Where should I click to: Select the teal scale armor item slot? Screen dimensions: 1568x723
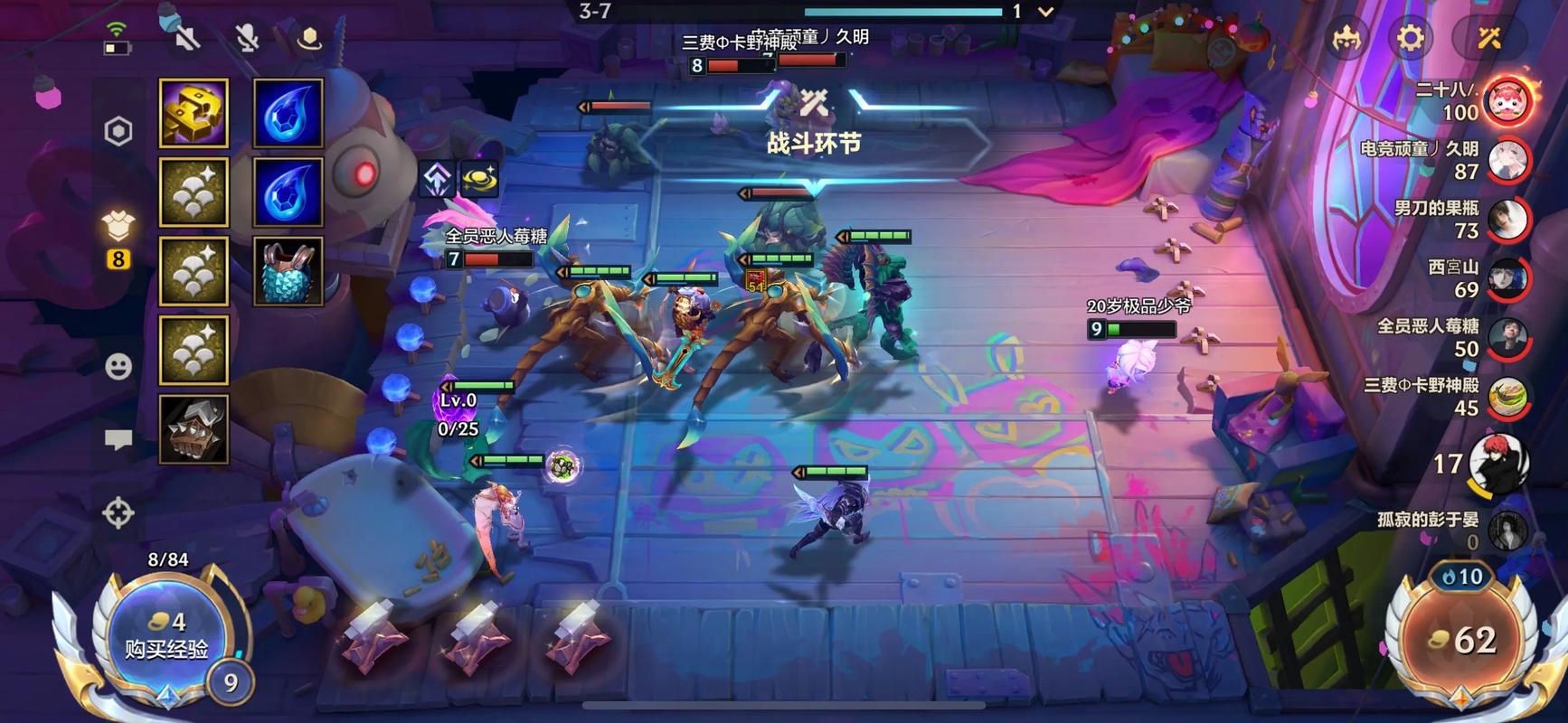click(288, 271)
